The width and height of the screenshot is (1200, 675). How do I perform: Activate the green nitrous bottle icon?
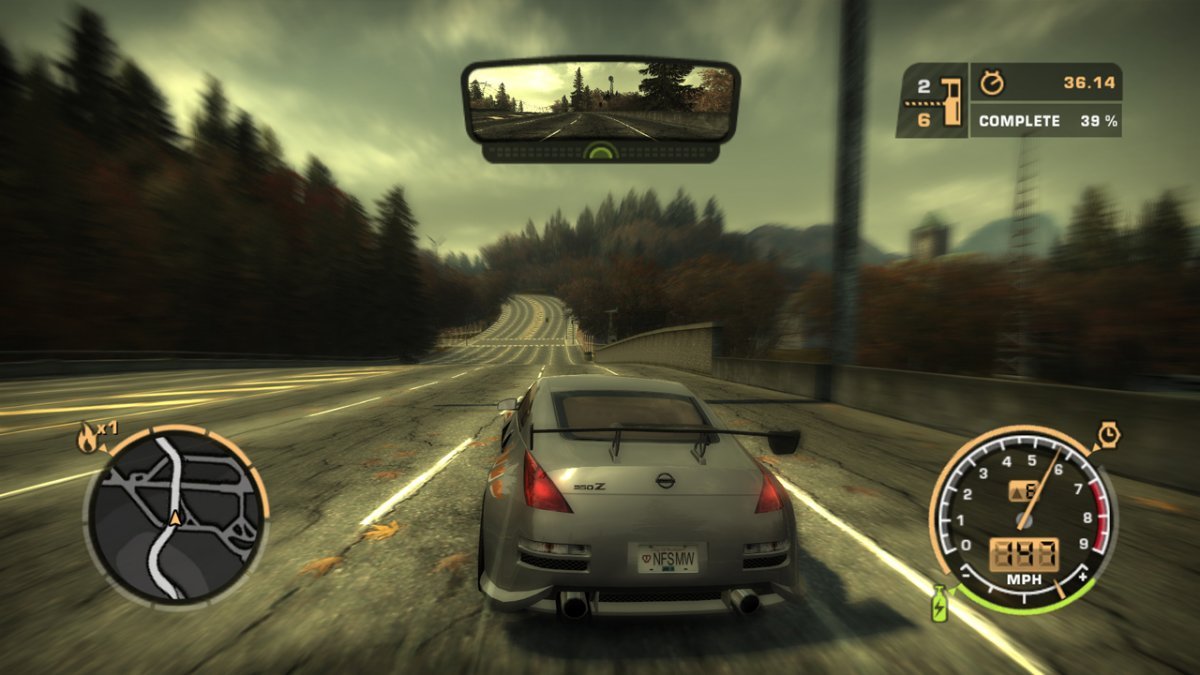(x=939, y=603)
